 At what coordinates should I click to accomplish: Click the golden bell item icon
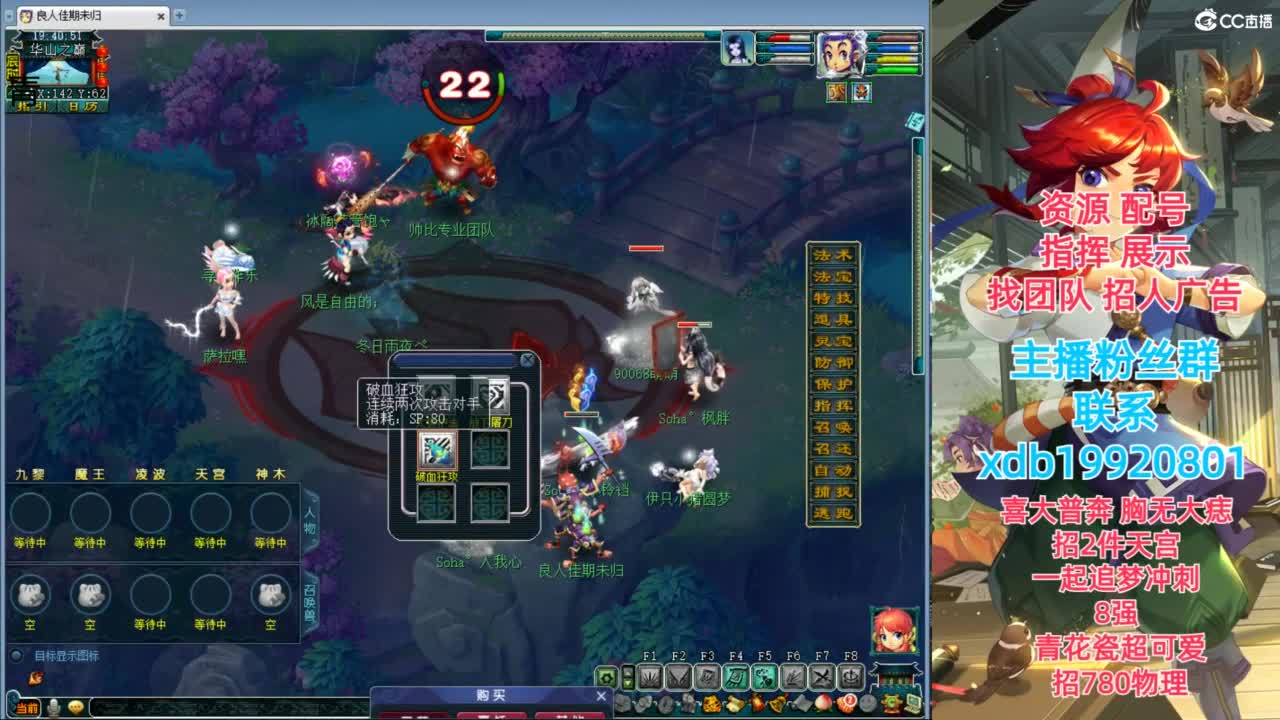(x=777, y=702)
